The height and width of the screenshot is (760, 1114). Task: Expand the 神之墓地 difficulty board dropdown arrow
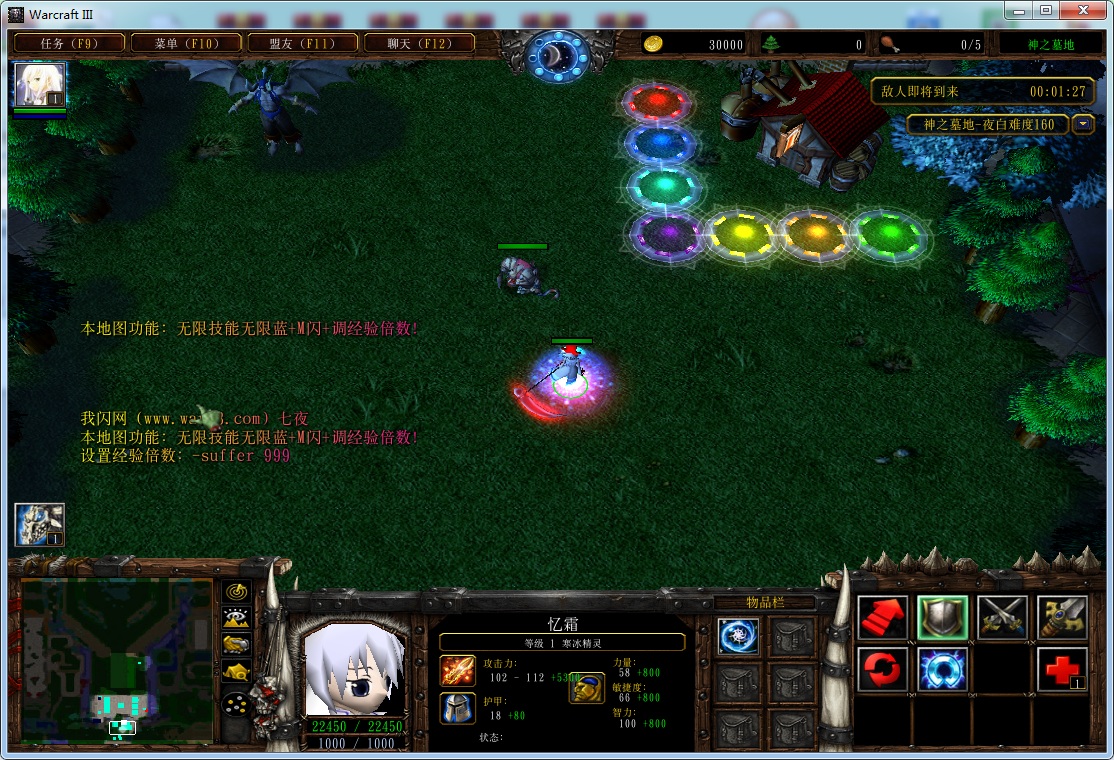(x=1083, y=124)
